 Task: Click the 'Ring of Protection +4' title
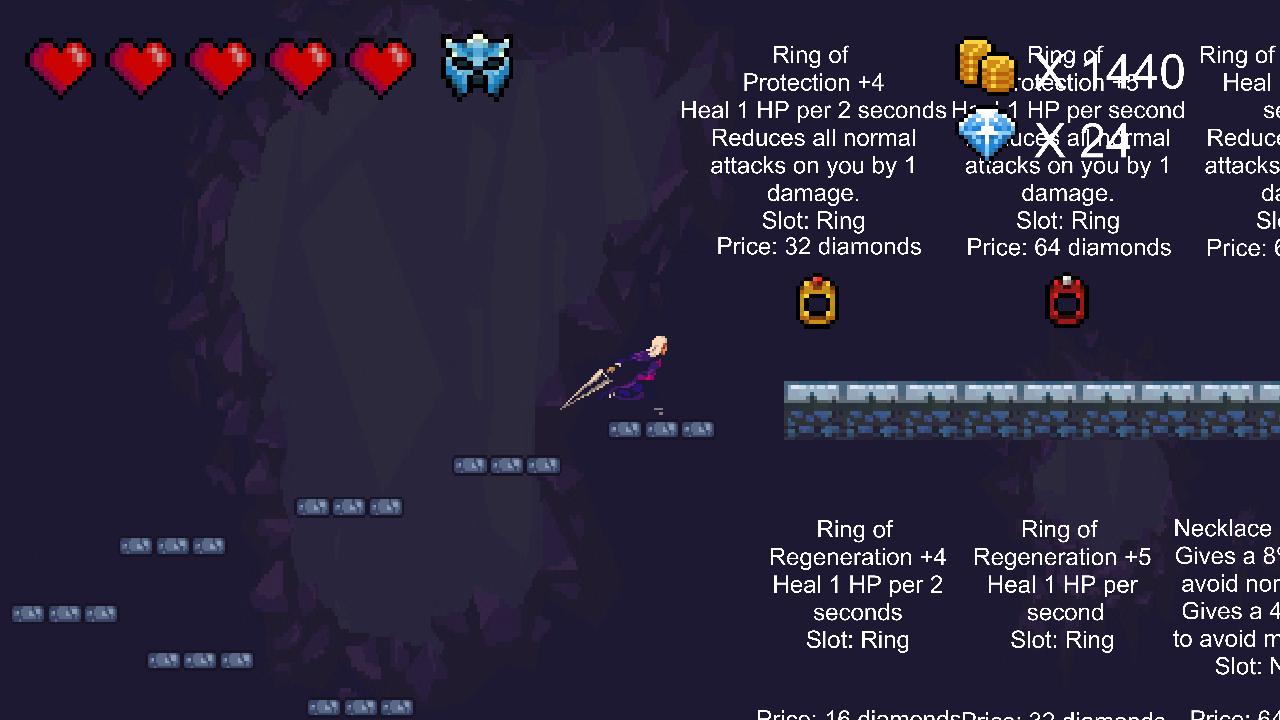click(812, 68)
